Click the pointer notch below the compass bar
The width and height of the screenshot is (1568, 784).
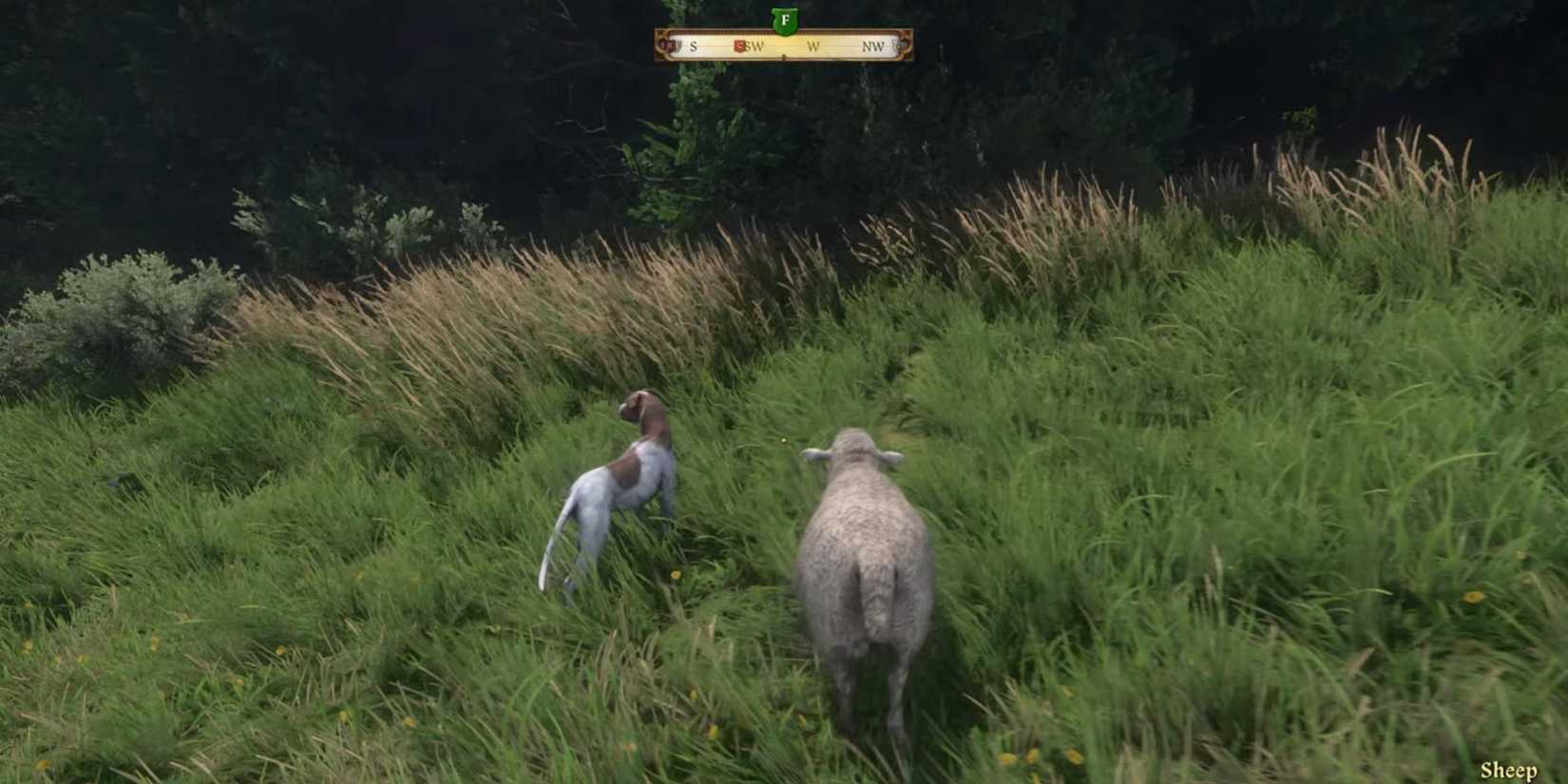click(785, 55)
